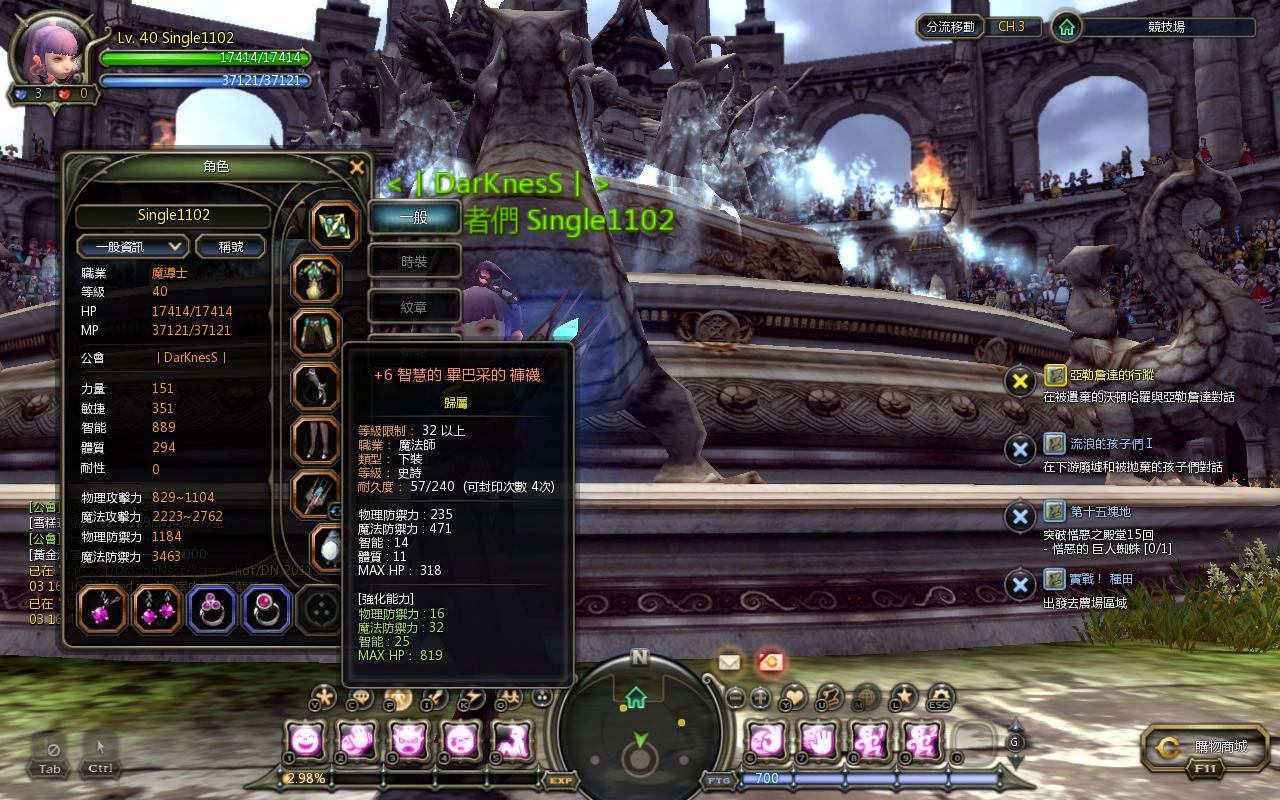This screenshot has width=1280, height=800.
Task: Select the green robe armor slot
Action: click(x=316, y=278)
